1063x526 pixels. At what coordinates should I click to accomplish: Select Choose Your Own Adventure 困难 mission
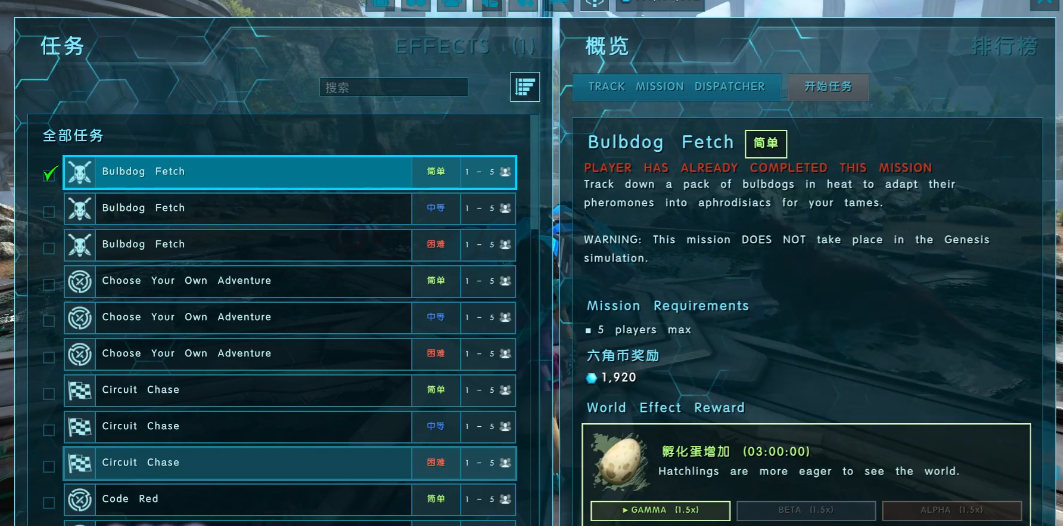(240, 353)
